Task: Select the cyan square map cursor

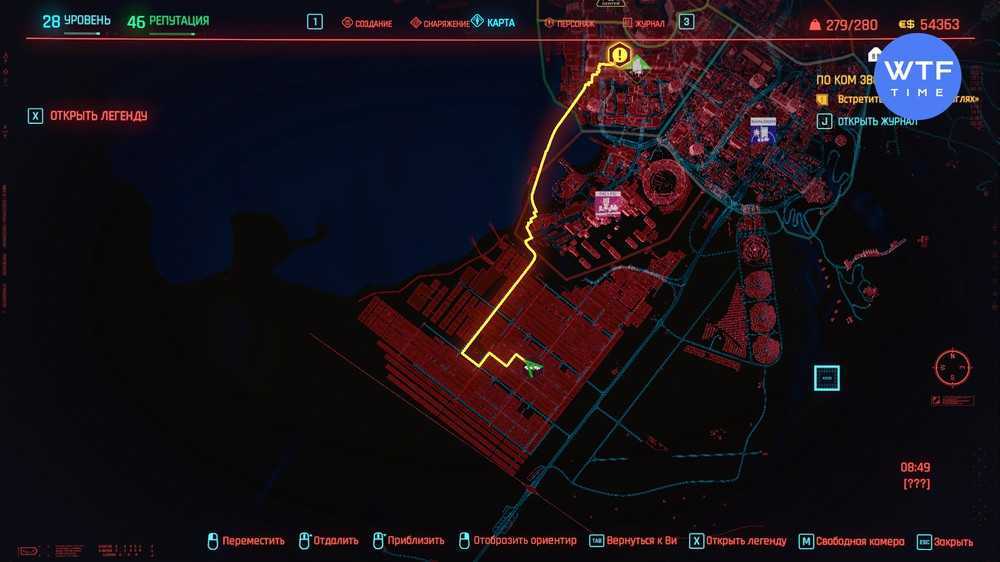Action: 826,378
